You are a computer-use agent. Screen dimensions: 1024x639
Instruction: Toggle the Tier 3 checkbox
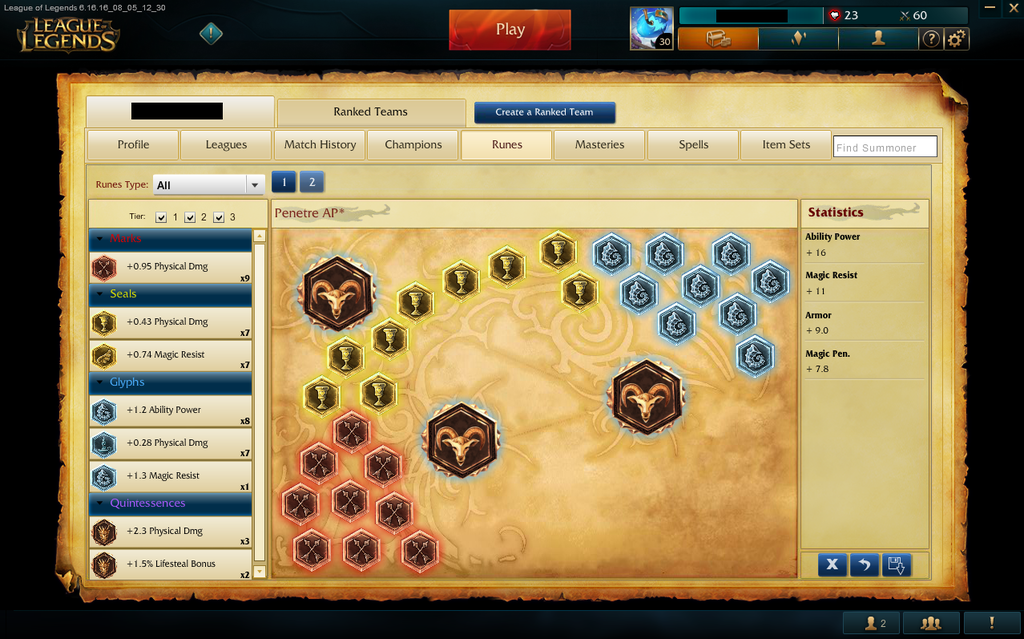(218, 217)
